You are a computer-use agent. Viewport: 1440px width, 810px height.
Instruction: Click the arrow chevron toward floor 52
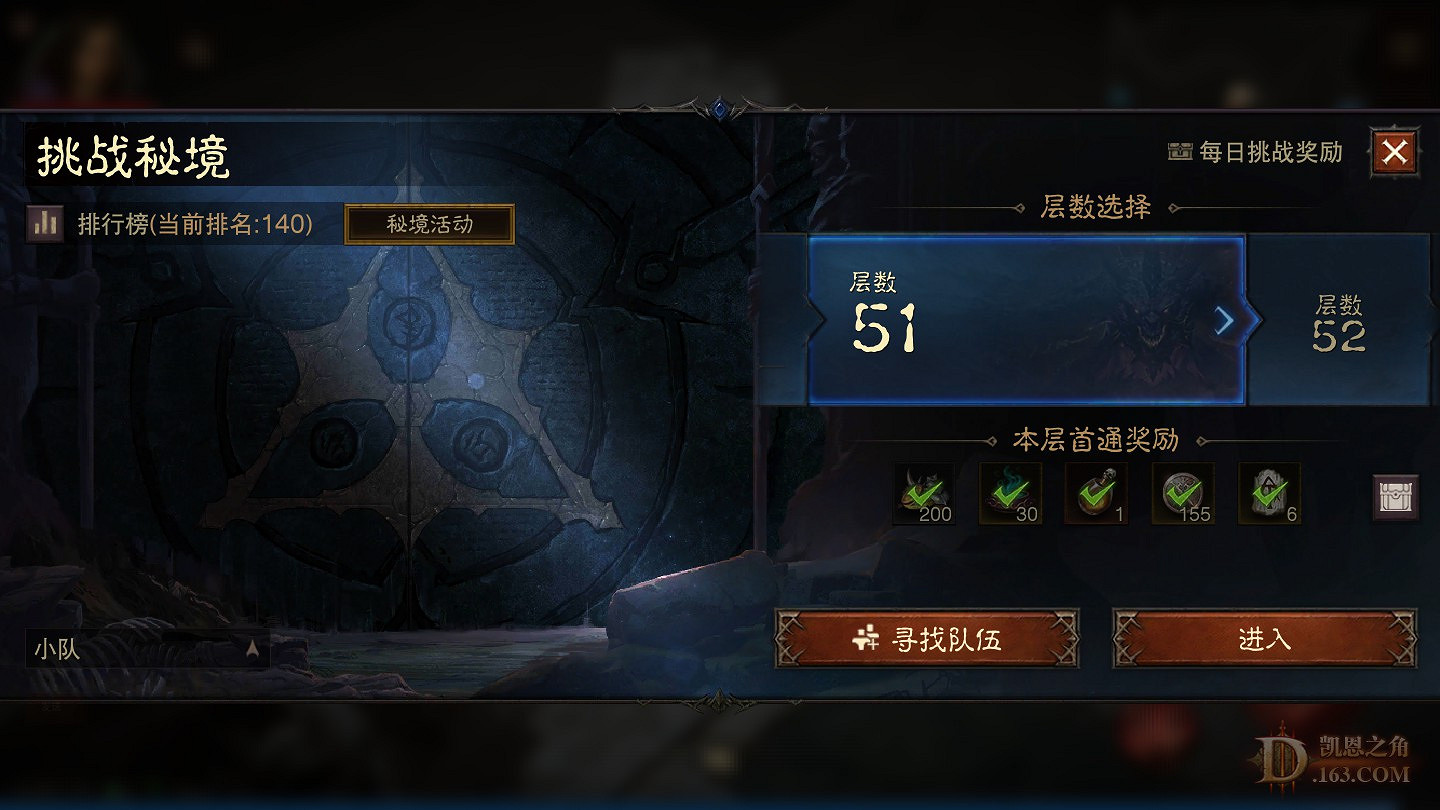point(1222,321)
